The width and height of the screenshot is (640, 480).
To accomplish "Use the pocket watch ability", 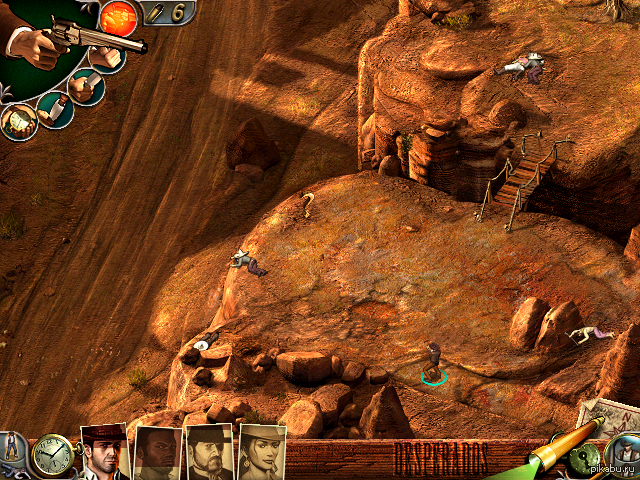I will (x=18, y=121).
